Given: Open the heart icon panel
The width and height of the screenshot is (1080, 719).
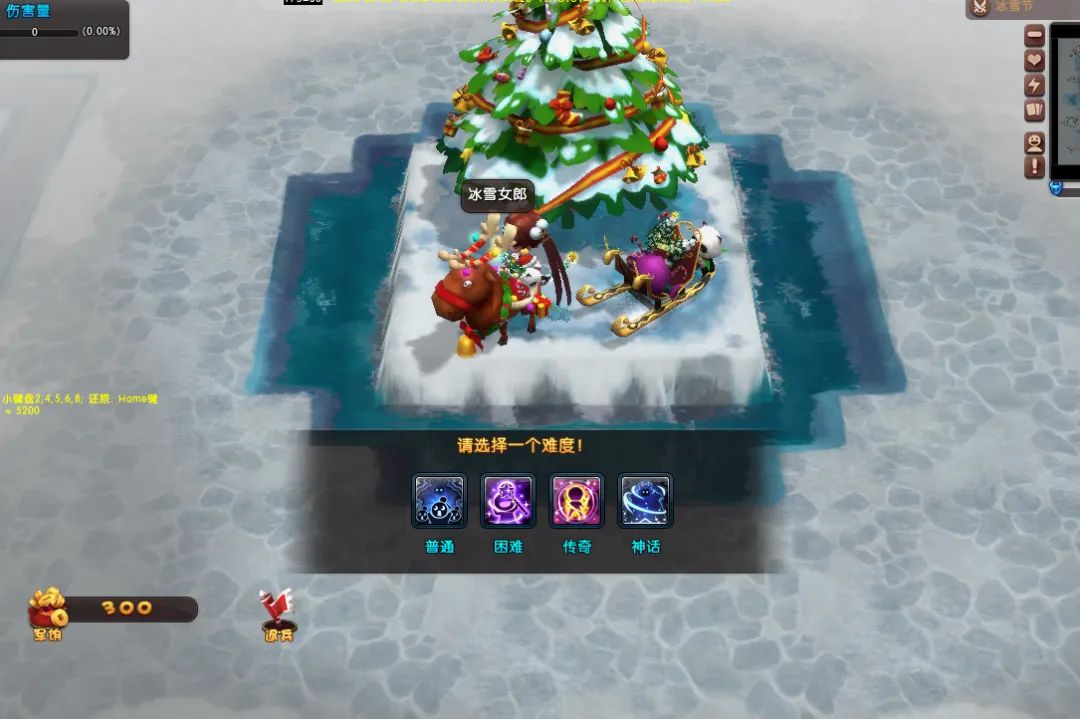Looking at the screenshot, I should [x=1035, y=61].
